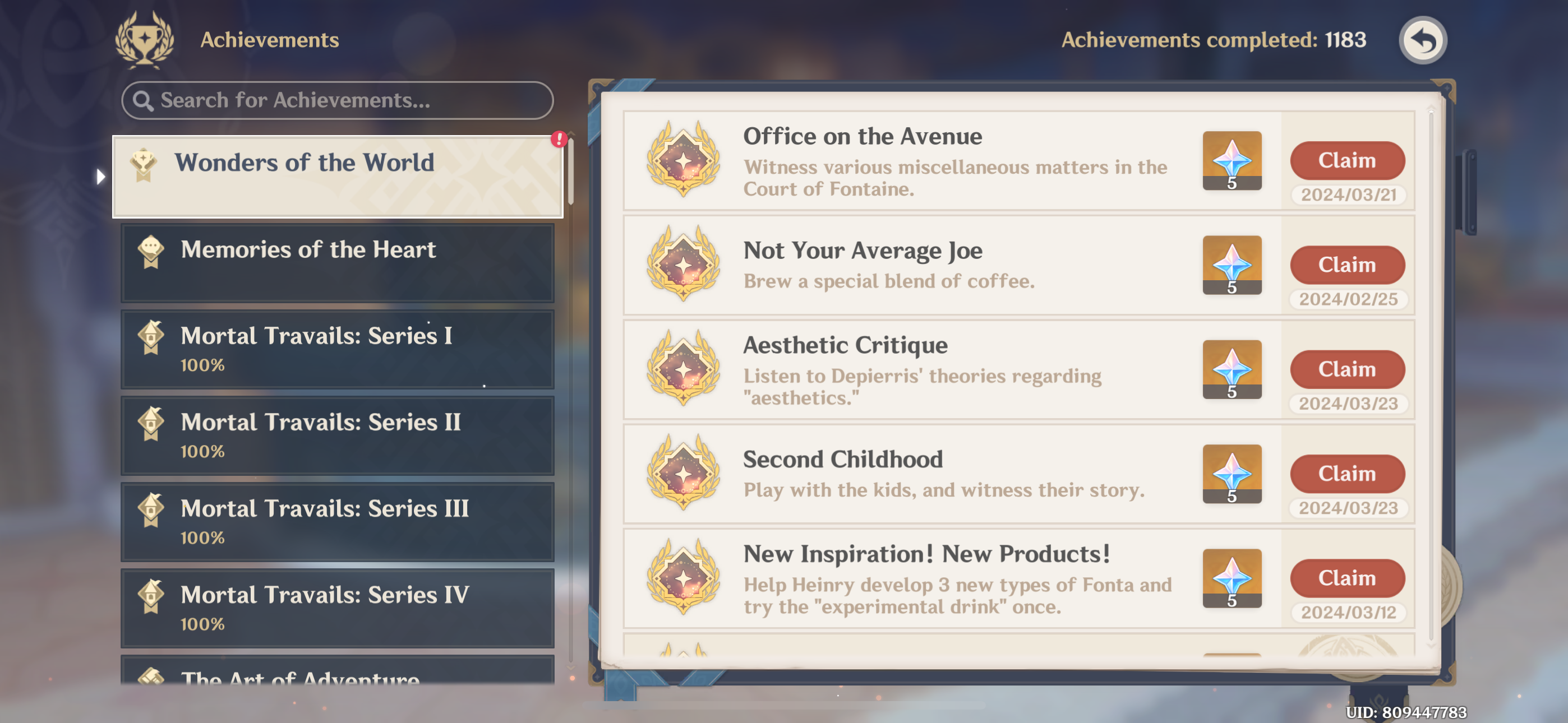The height and width of the screenshot is (723, 1568).
Task: Click the primogem icon for New Inspiration! New Products!
Action: [x=1232, y=578]
